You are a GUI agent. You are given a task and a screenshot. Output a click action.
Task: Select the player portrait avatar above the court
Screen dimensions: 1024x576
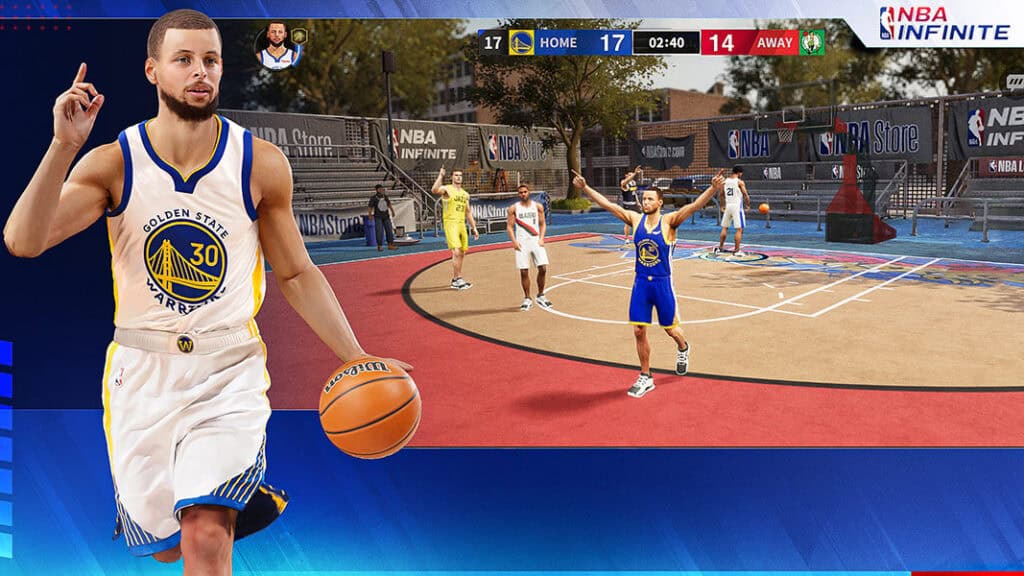[x=278, y=46]
